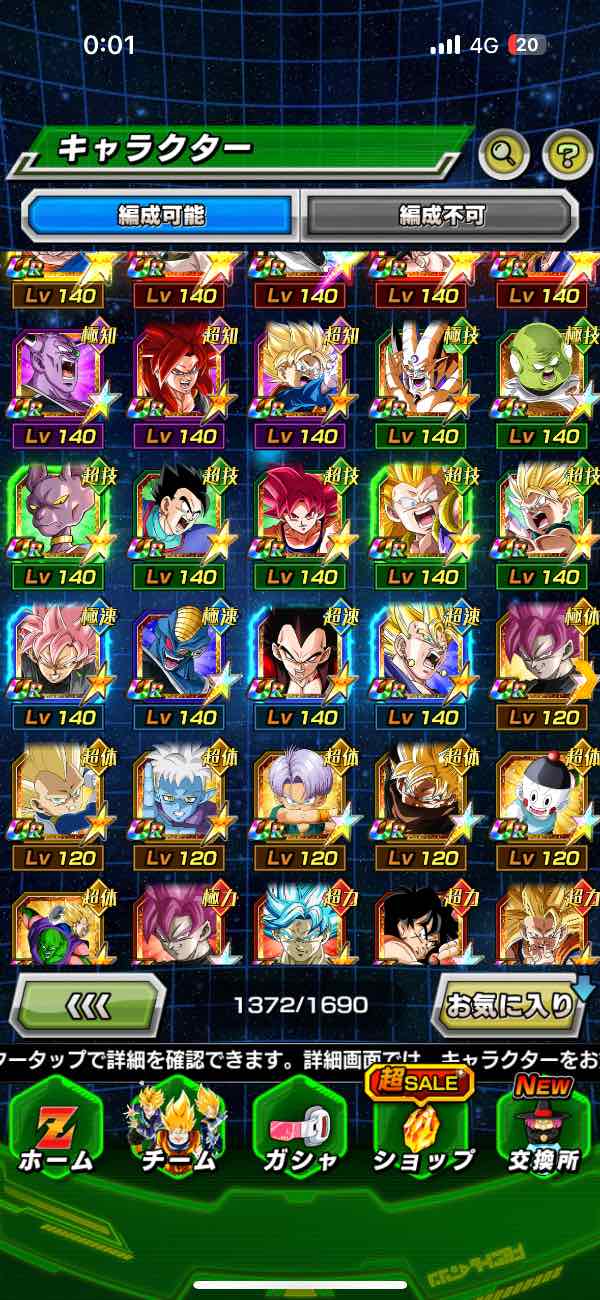Open the 交換所 exchange menu
Image resolution: width=600 pixels, height=1300 pixels.
(x=543, y=1129)
